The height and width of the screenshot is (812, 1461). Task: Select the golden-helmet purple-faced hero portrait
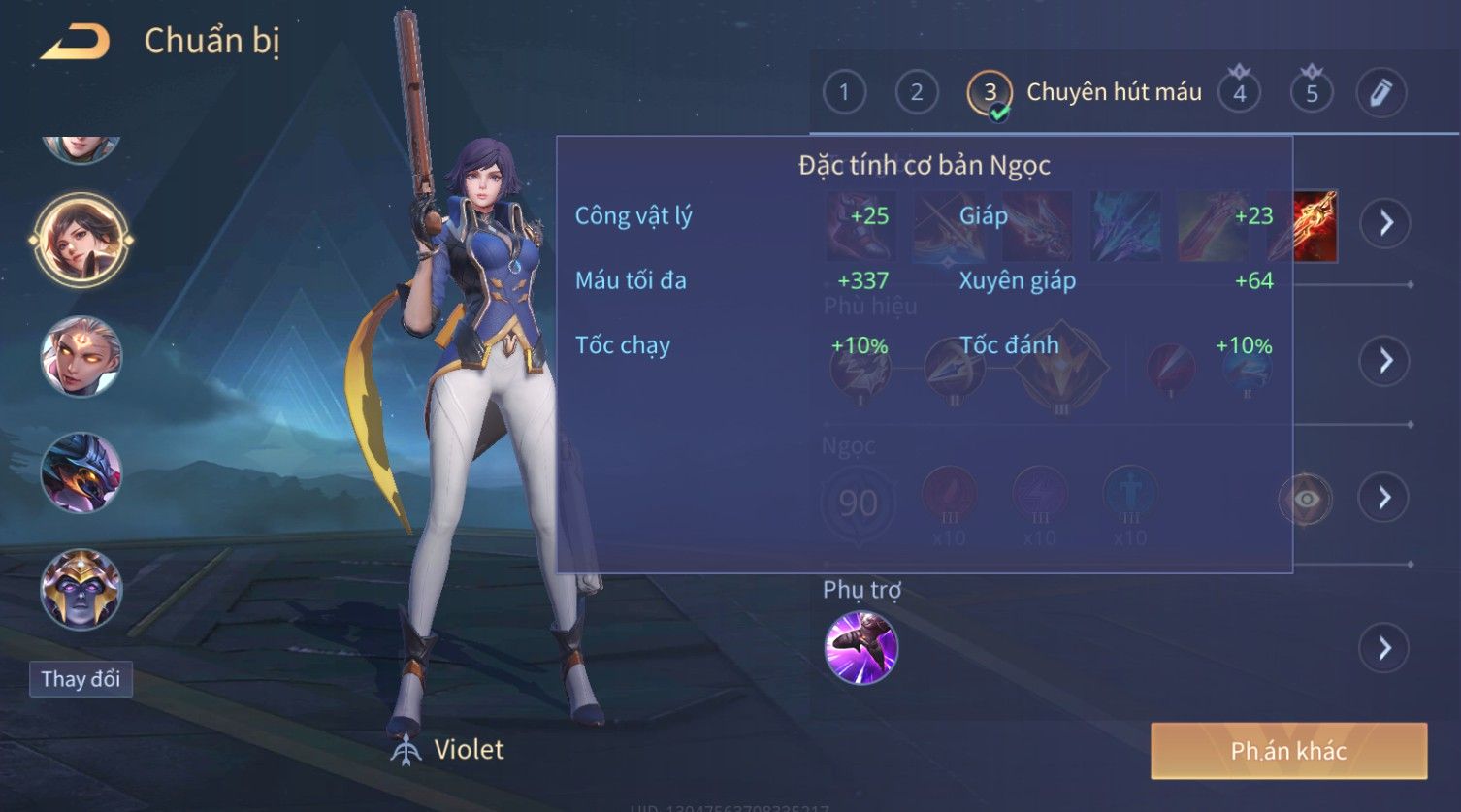click(x=81, y=589)
